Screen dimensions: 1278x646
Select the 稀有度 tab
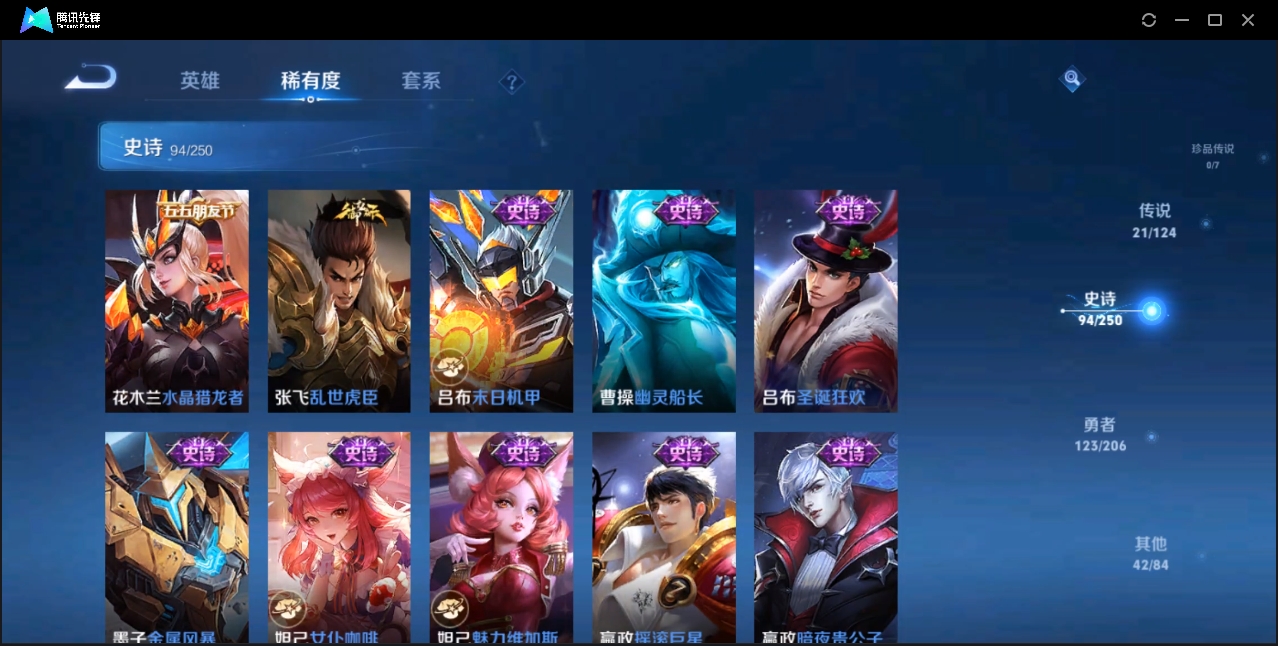tap(310, 81)
